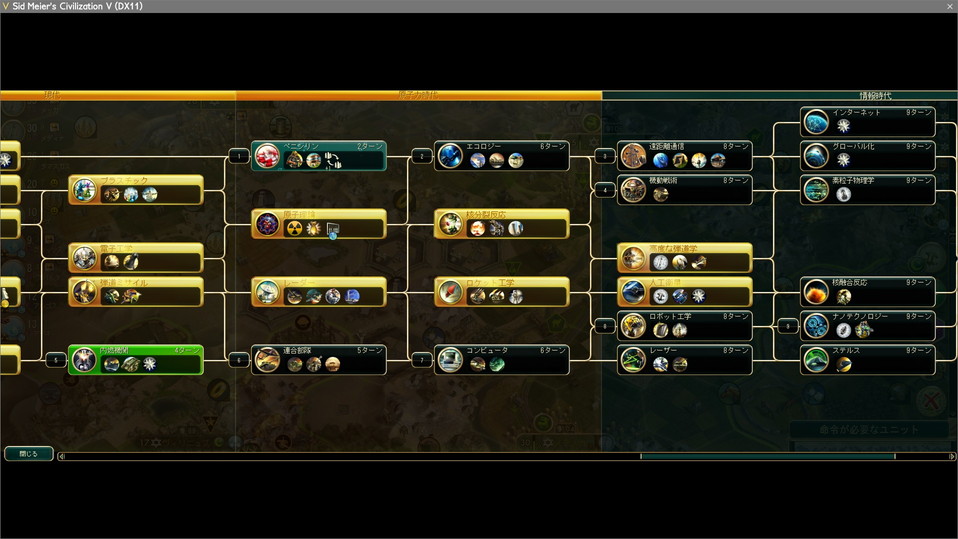Screen dimensions: 958x539
Task: Click the tech tree horizontal scrollbar handle
Action: (767, 457)
